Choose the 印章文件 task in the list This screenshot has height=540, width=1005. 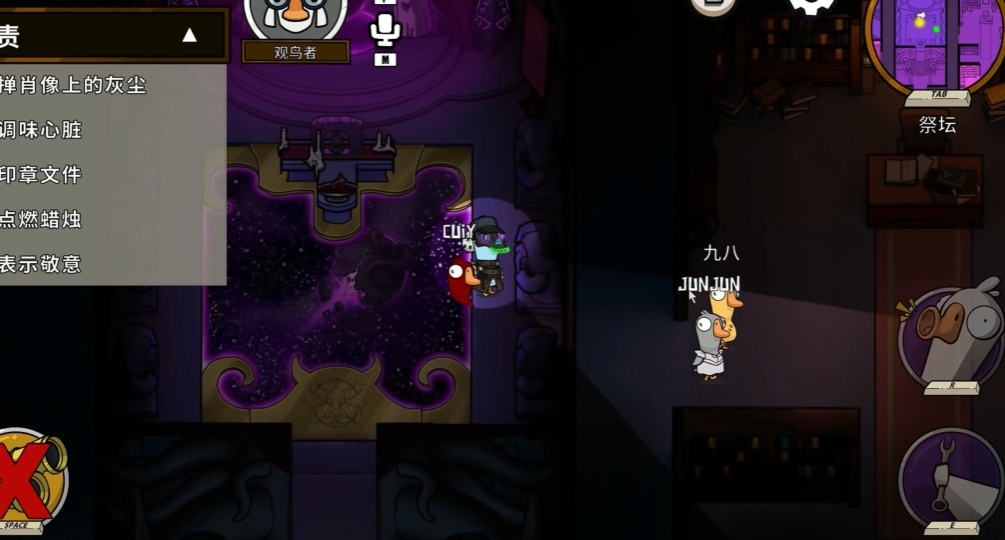[42, 175]
